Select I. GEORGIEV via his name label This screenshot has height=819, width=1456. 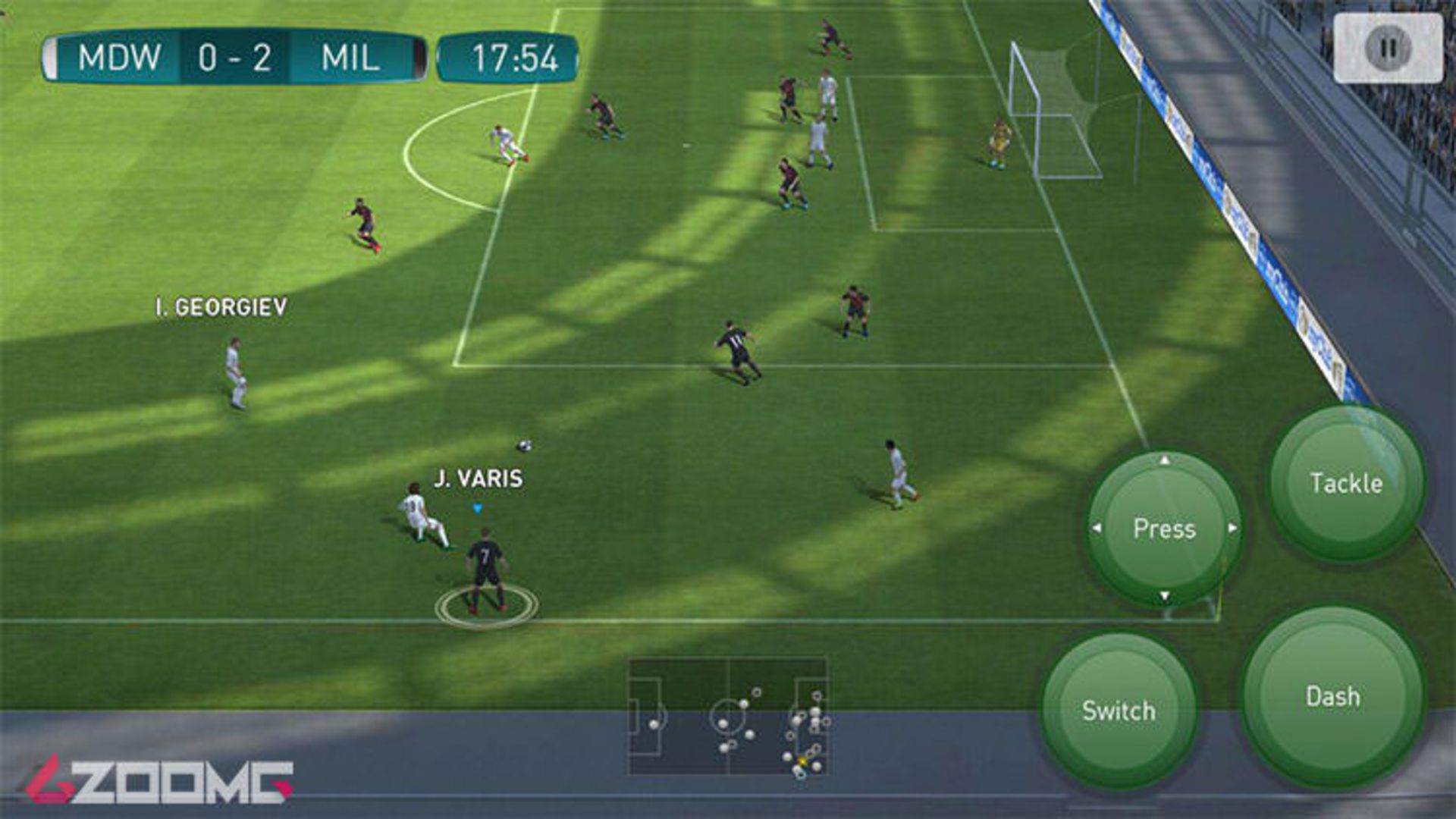click(x=220, y=306)
